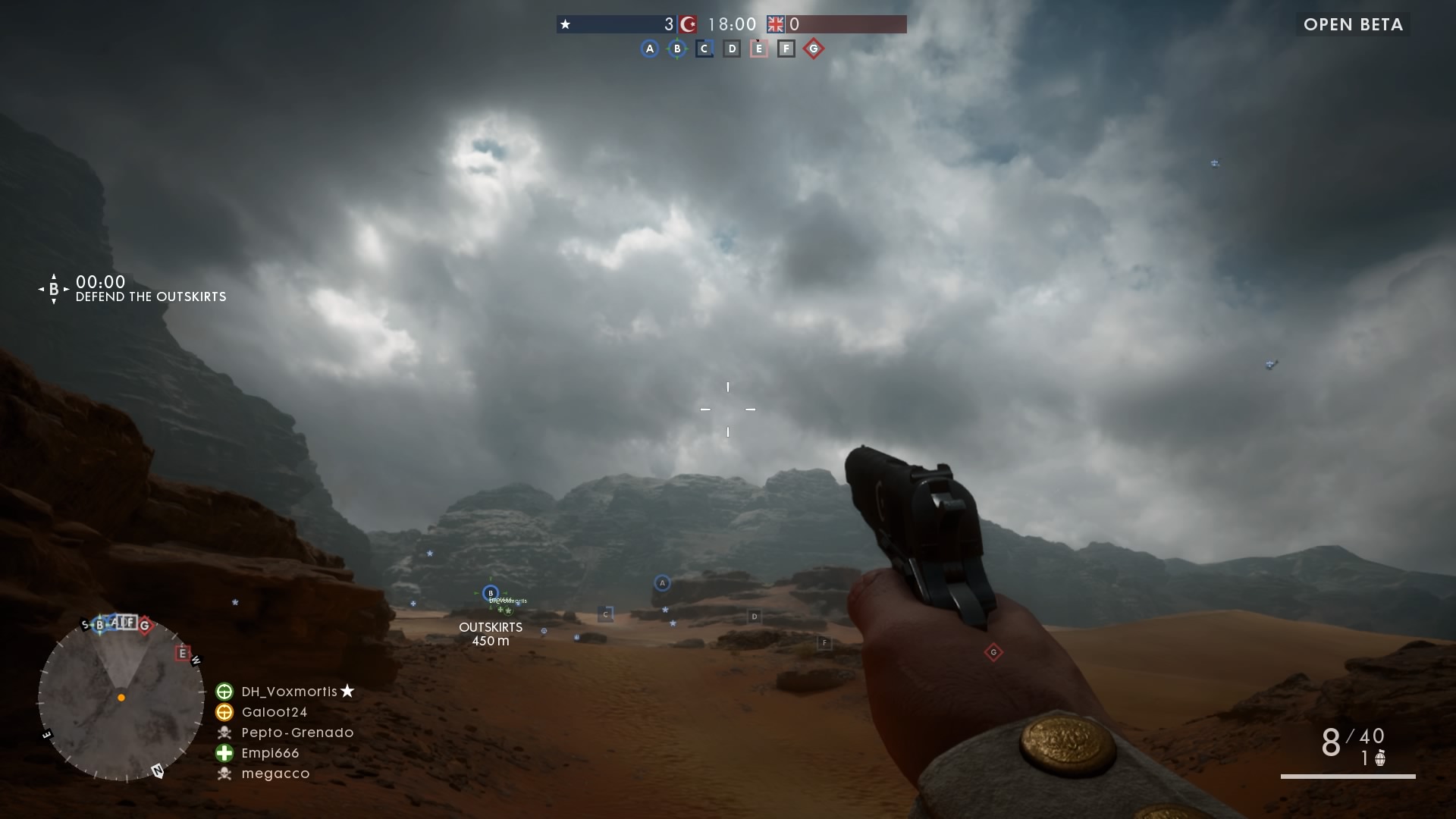Viewport: 1456px width, 819px height.
Task: Select flag B in the top objective row
Action: (677, 49)
